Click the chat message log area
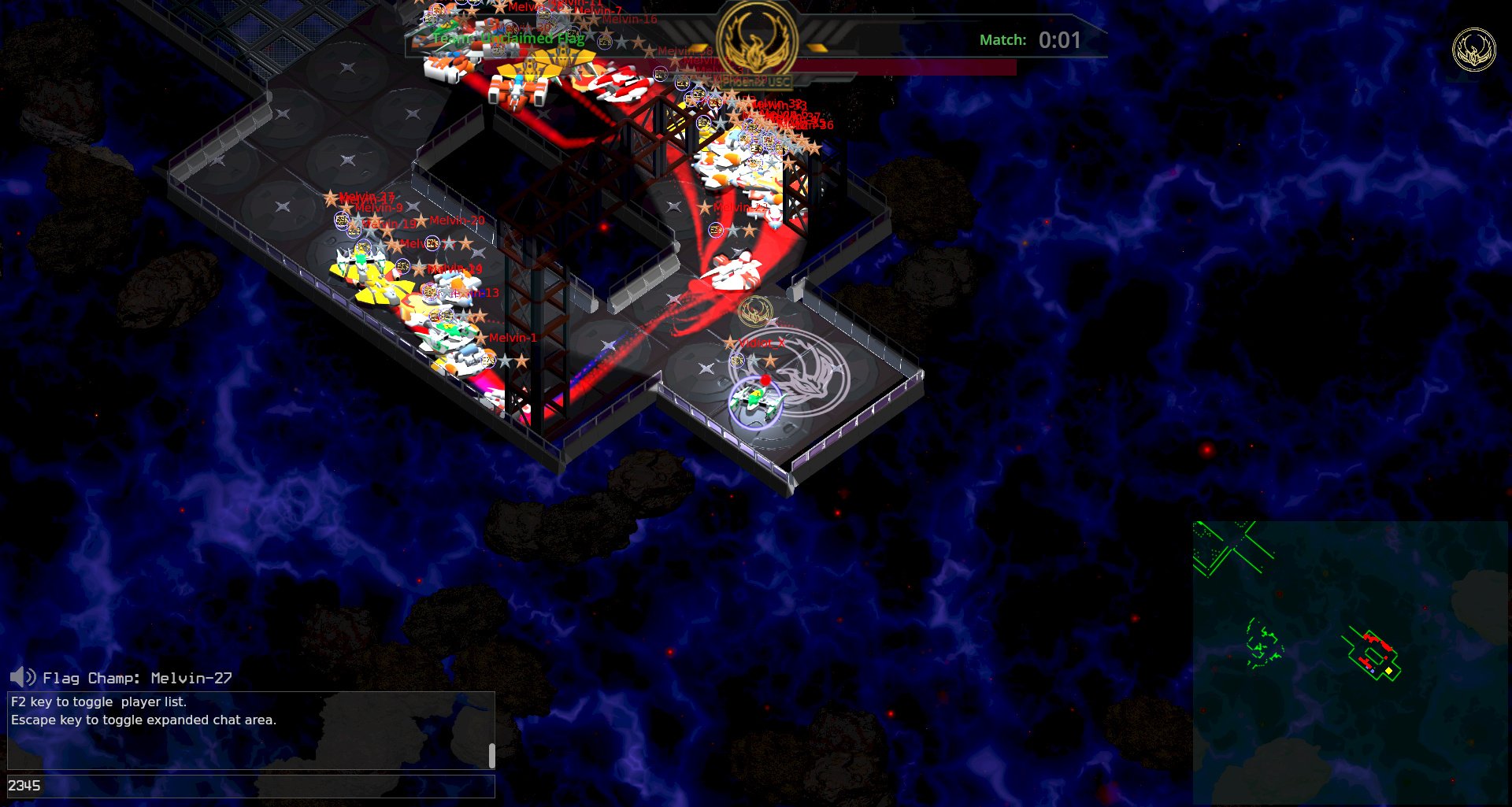Viewport: 1512px width, 807px height. [x=244, y=730]
